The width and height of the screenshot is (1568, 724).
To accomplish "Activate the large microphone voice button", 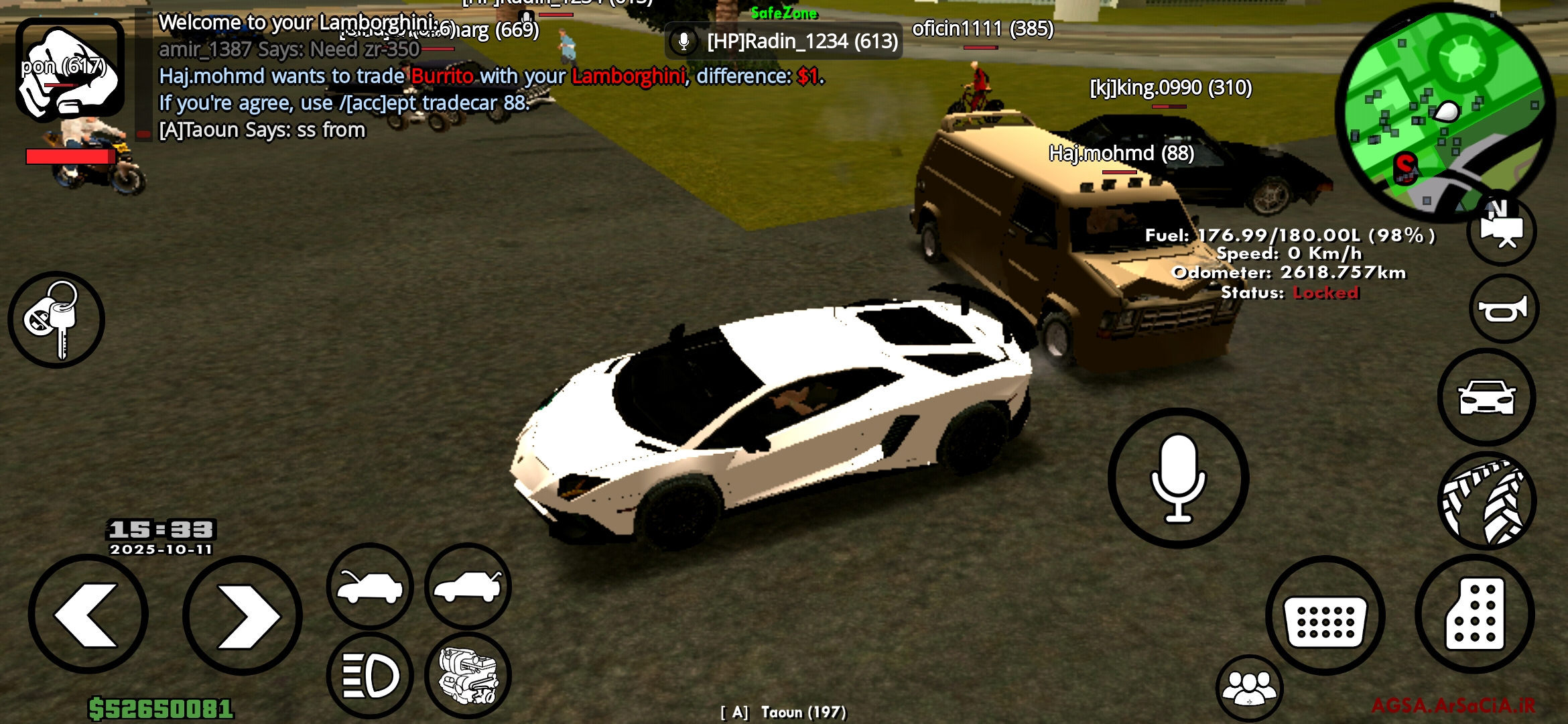I will tap(1178, 478).
